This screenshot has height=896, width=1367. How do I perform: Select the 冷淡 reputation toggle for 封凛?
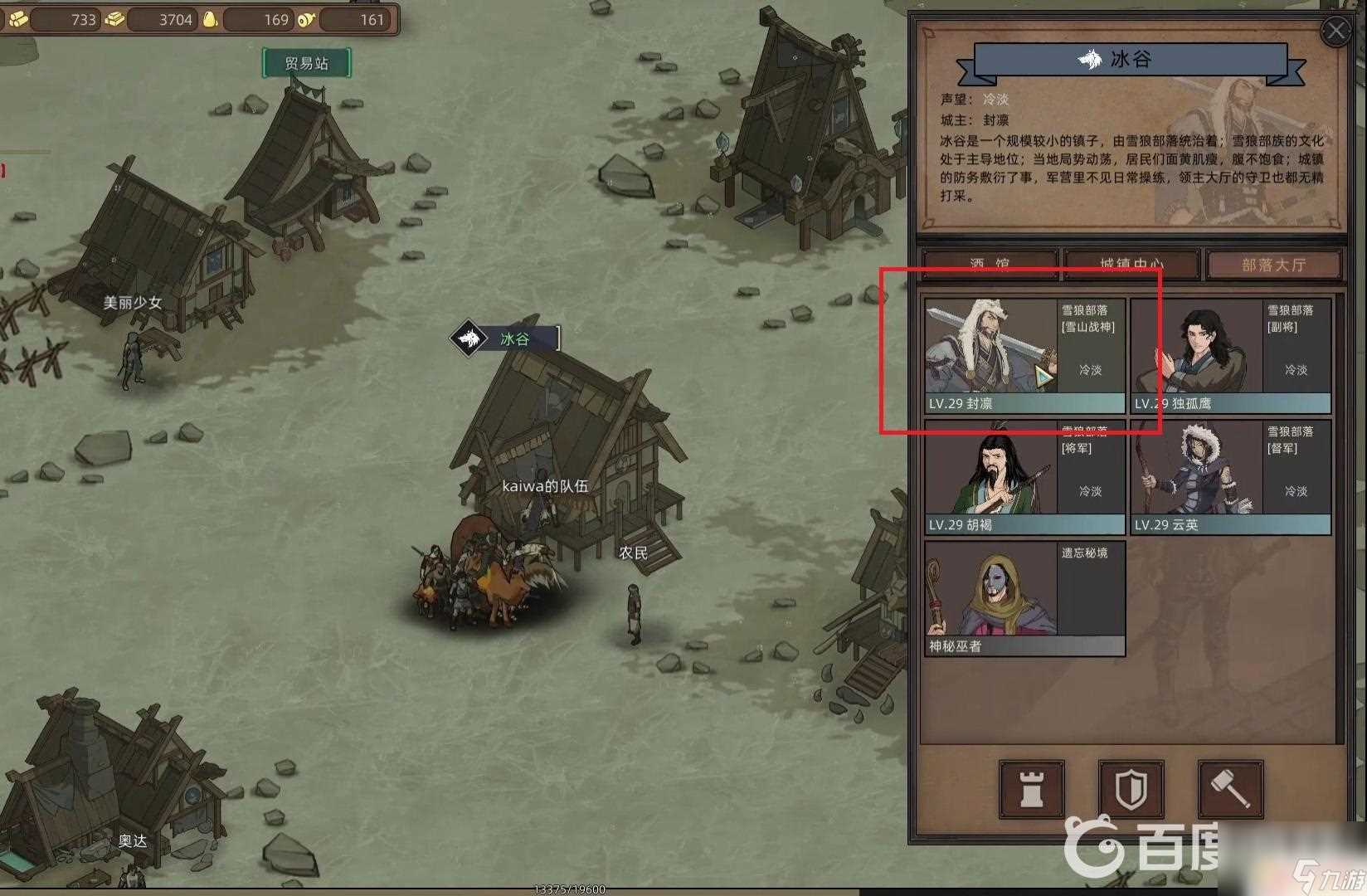1092,371
